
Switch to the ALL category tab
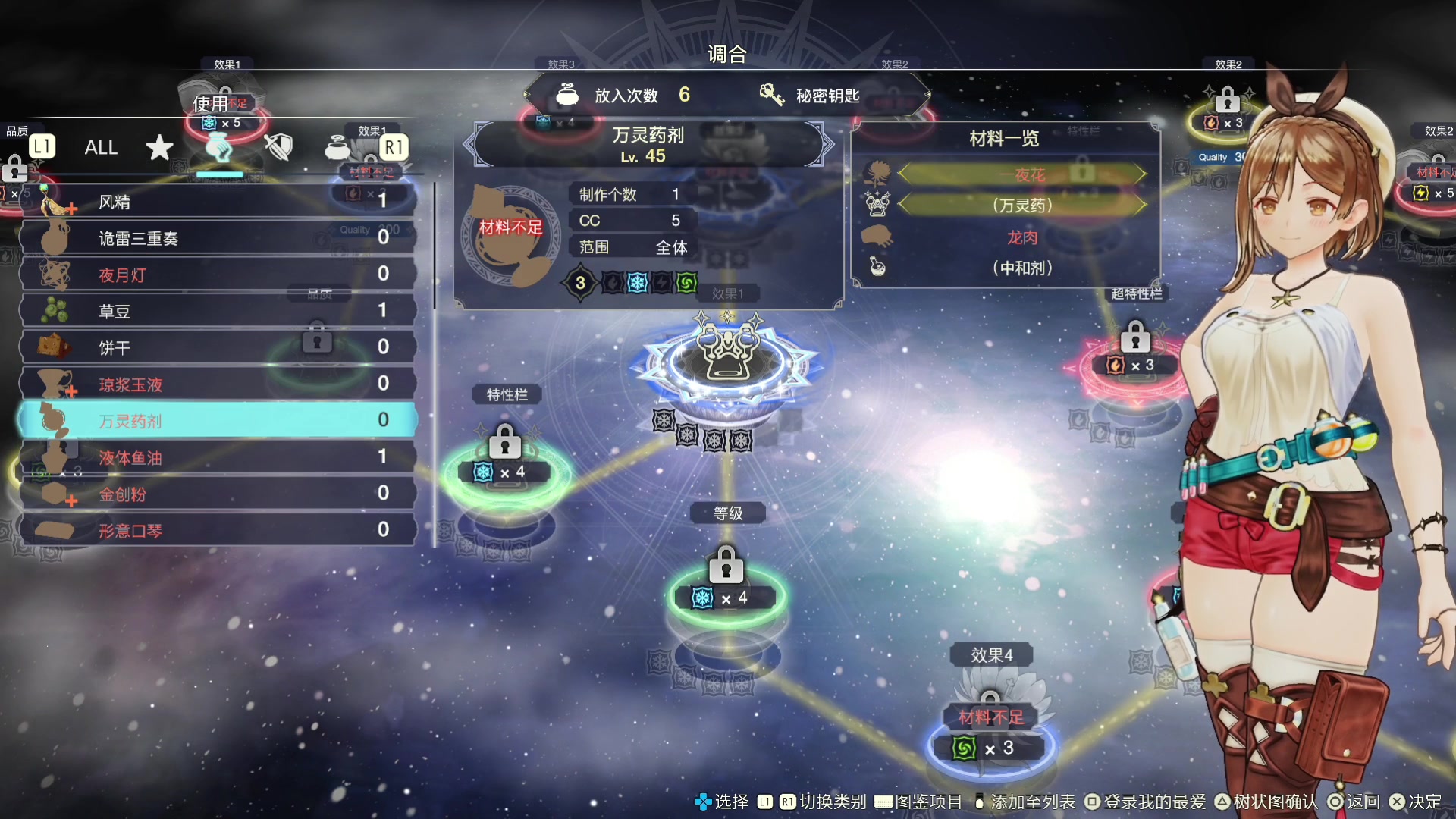click(x=101, y=147)
